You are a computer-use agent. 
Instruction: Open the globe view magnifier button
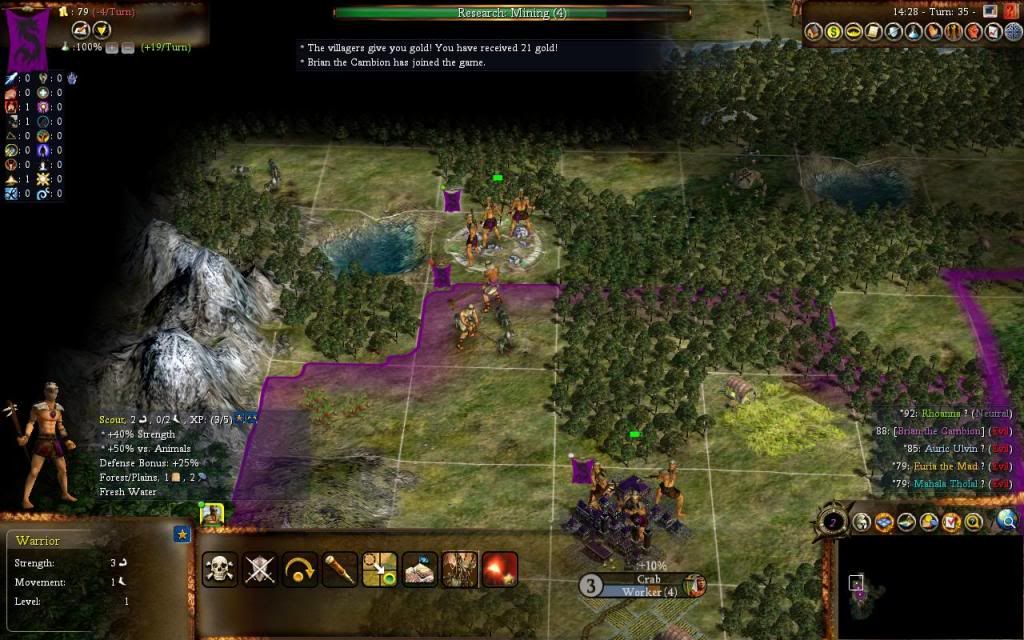[x=1007, y=519]
